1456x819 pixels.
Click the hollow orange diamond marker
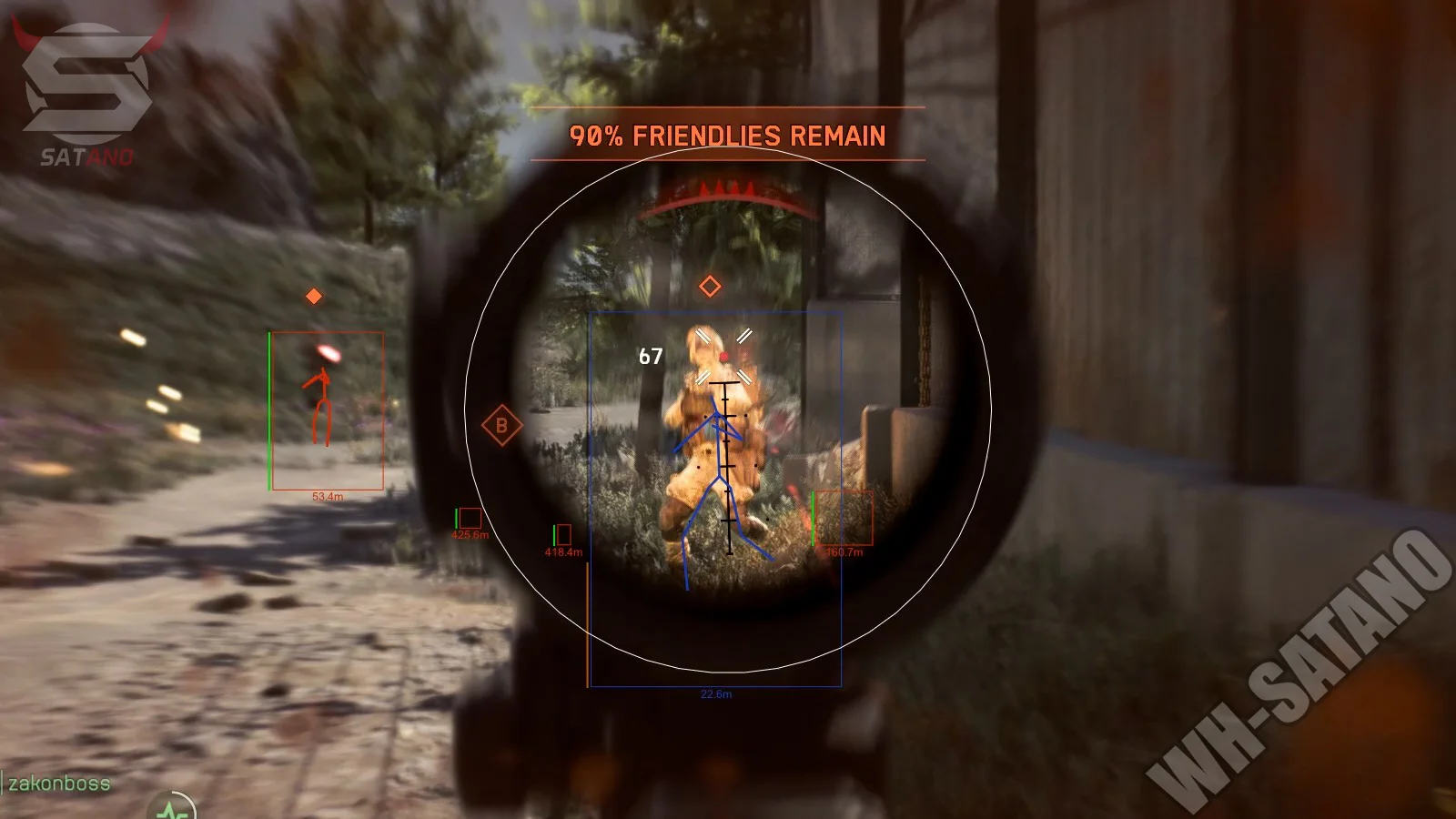coord(710,287)
